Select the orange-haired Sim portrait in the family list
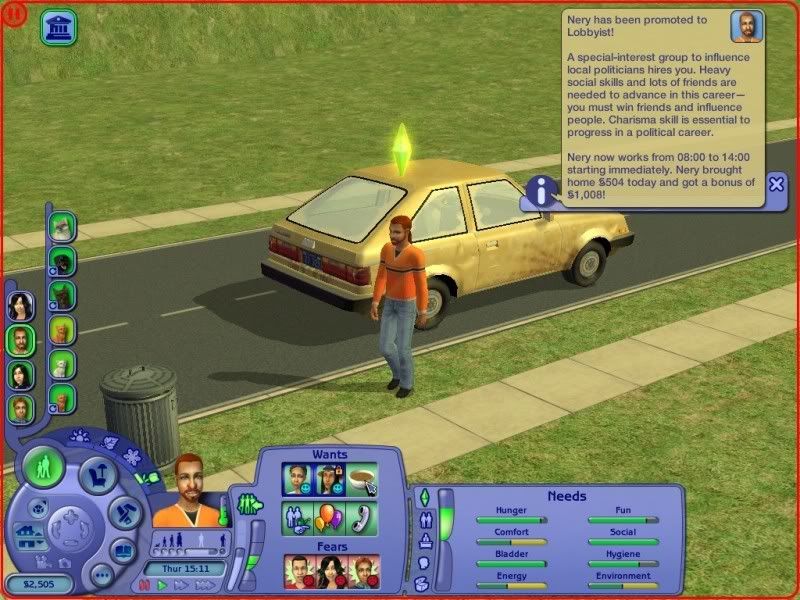Image resolution: width=800 pixels, height=600 pixels. click(21, 408)
